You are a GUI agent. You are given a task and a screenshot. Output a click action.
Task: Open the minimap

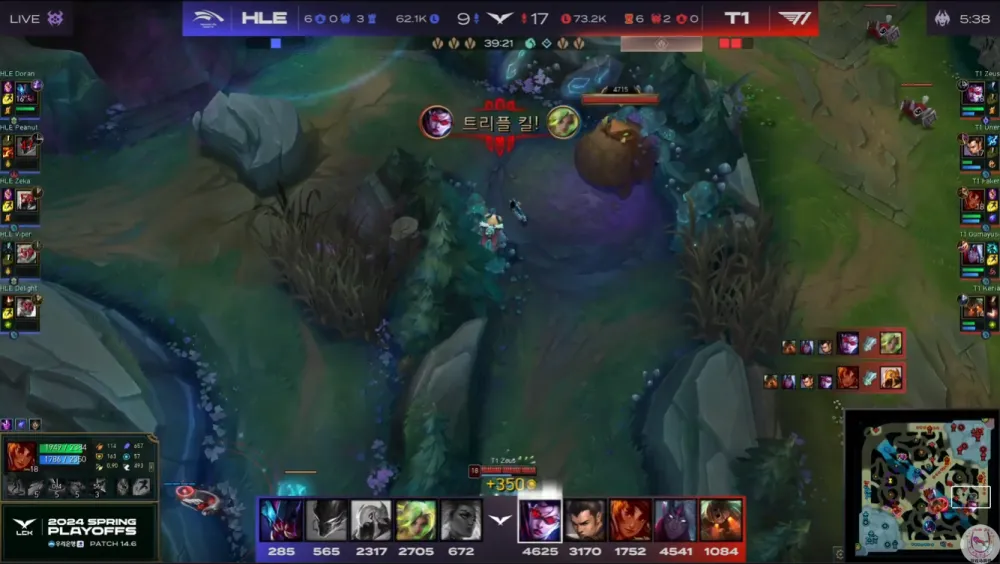[x=920, y=482]
